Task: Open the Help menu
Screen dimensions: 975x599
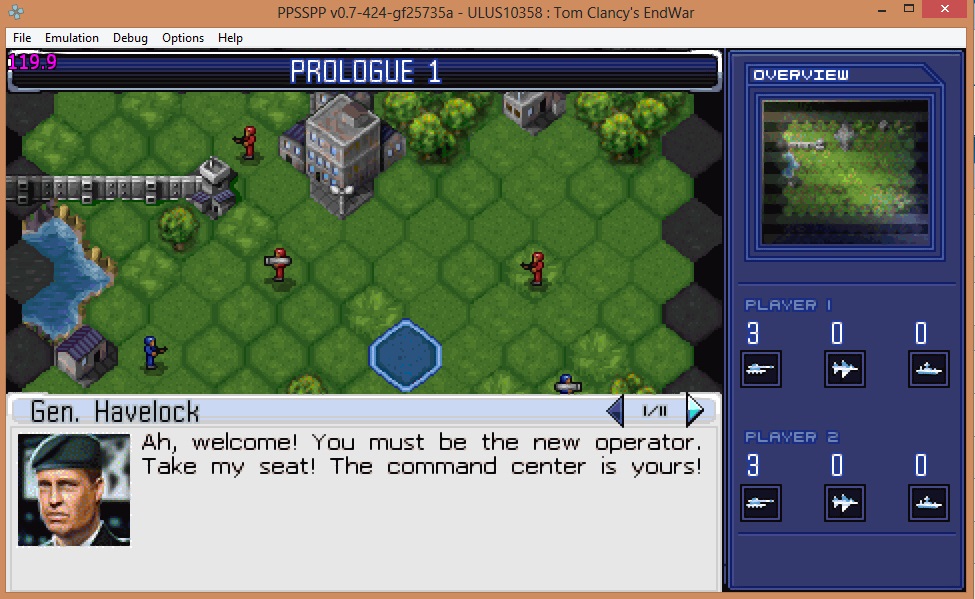Action: [x=230, y=38]
